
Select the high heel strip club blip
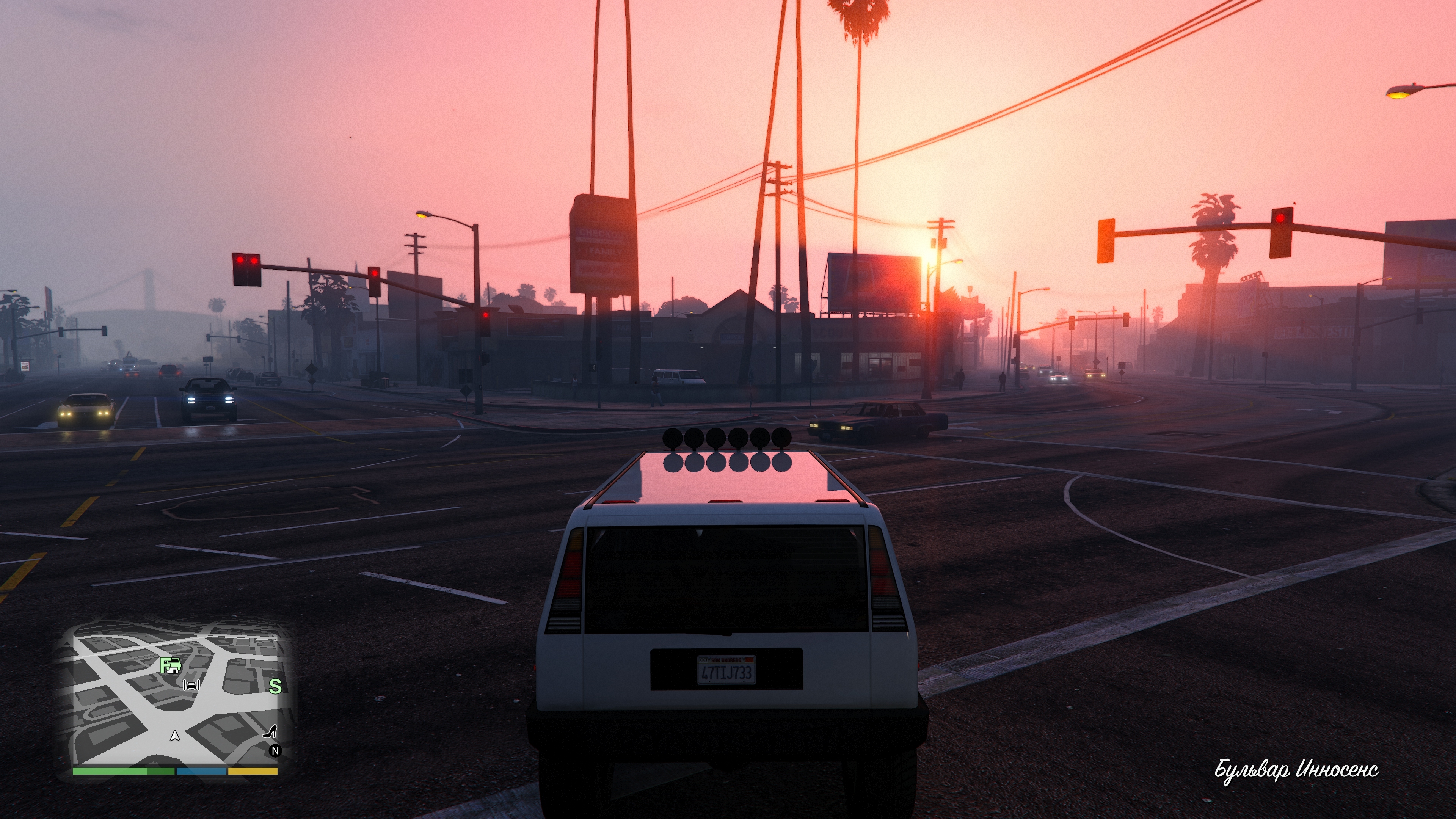coord(270,731)
